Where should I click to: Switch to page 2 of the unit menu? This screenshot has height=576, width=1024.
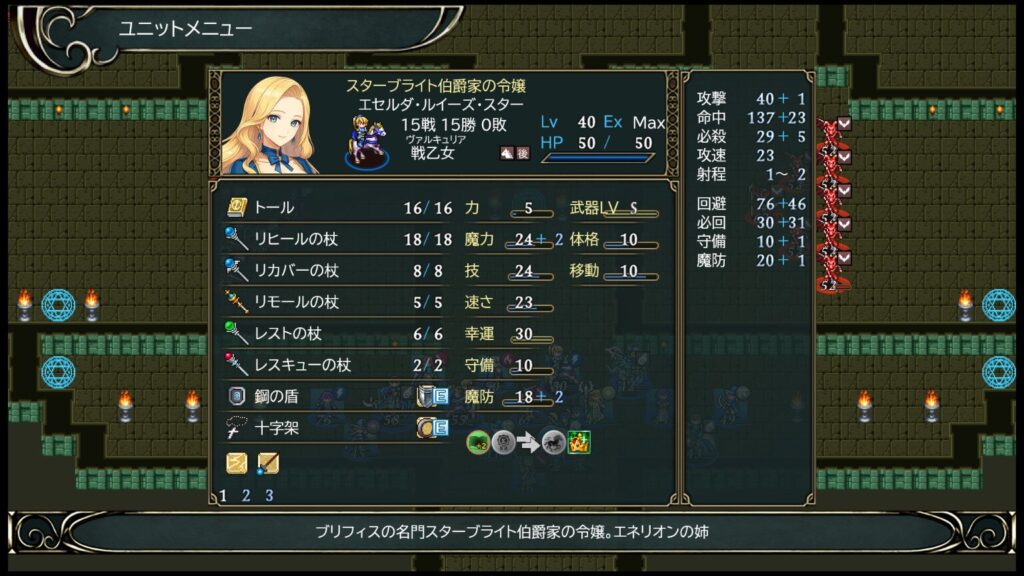(x=245, y=495)
